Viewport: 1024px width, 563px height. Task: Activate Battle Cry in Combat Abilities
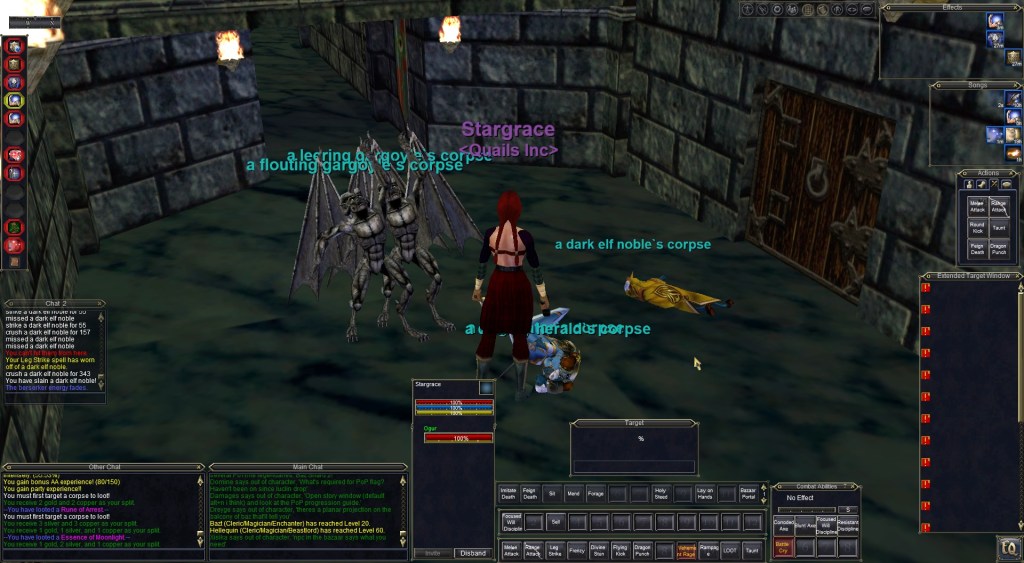[782, 548]
